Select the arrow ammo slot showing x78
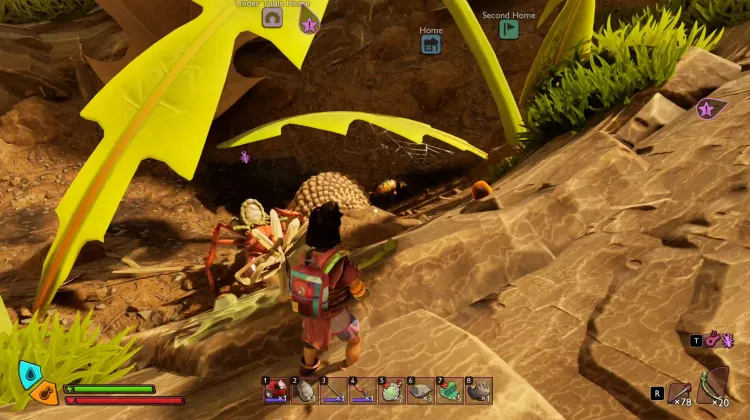 click(680, 392)
